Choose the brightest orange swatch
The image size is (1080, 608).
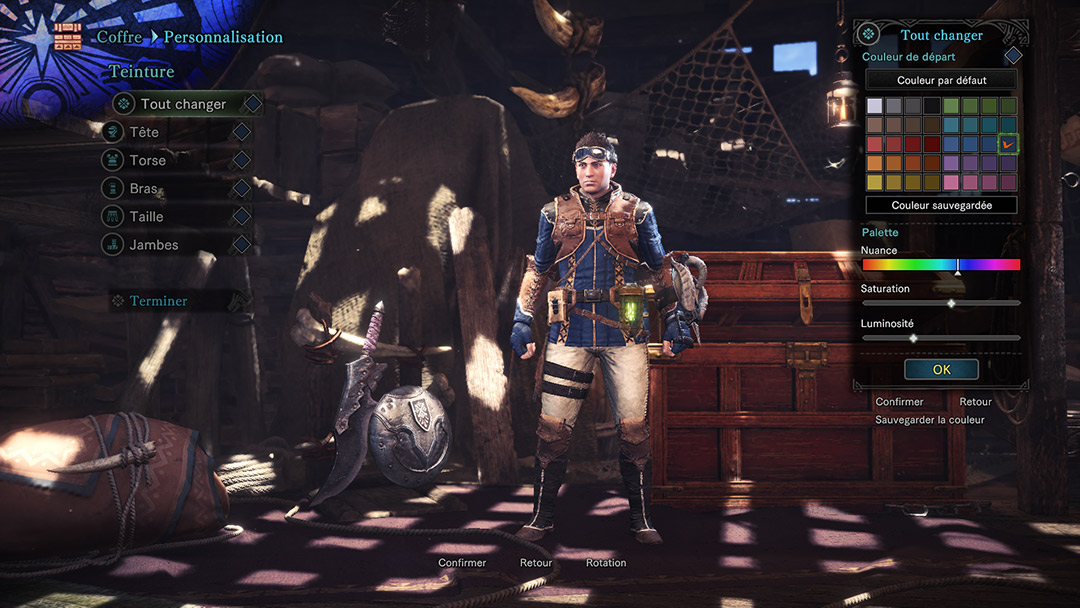[875, 163]
